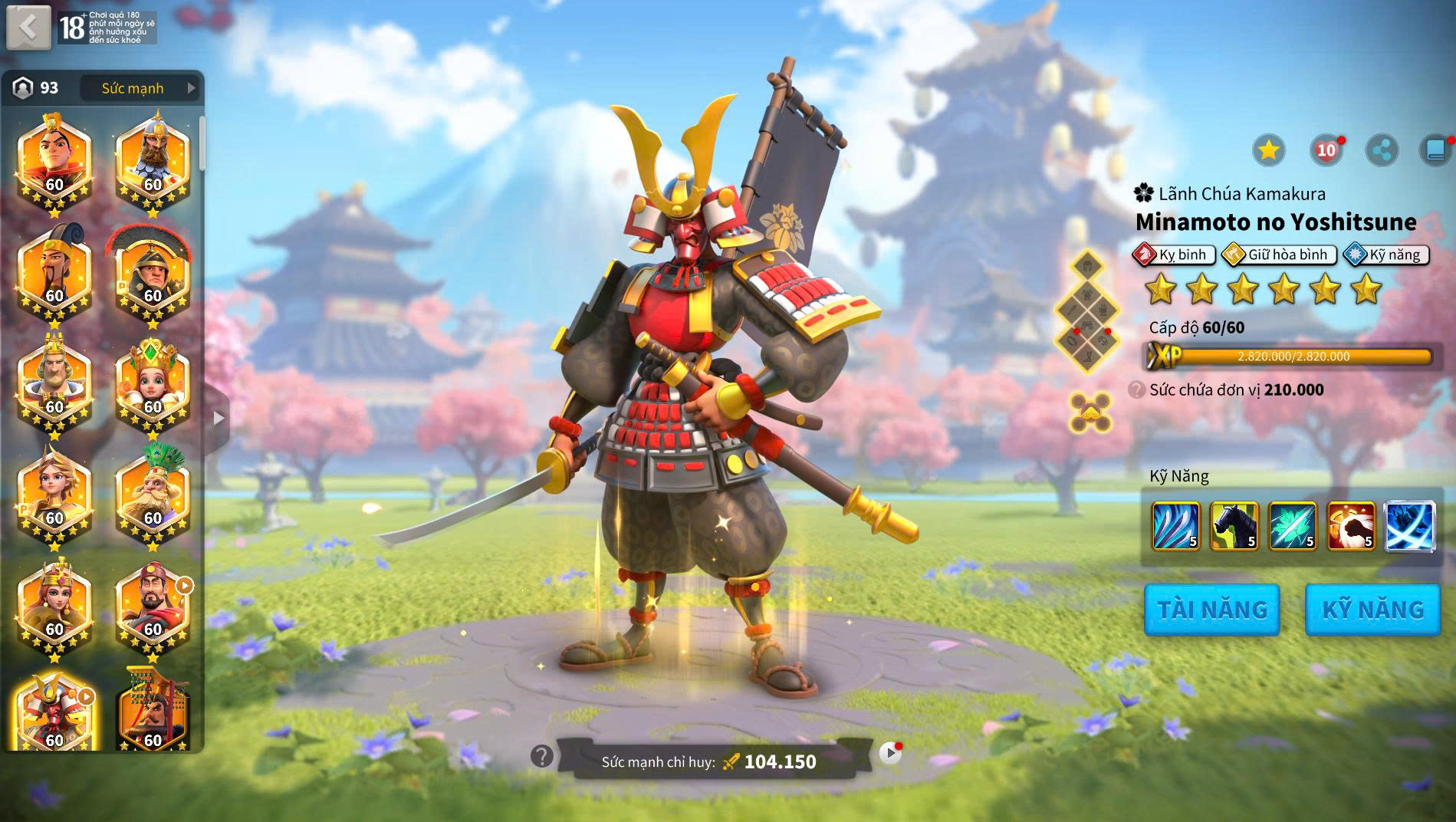Select the fiery charge skill icon
The width and height of the screenshot is (1456, 822).
(1350, 526)
